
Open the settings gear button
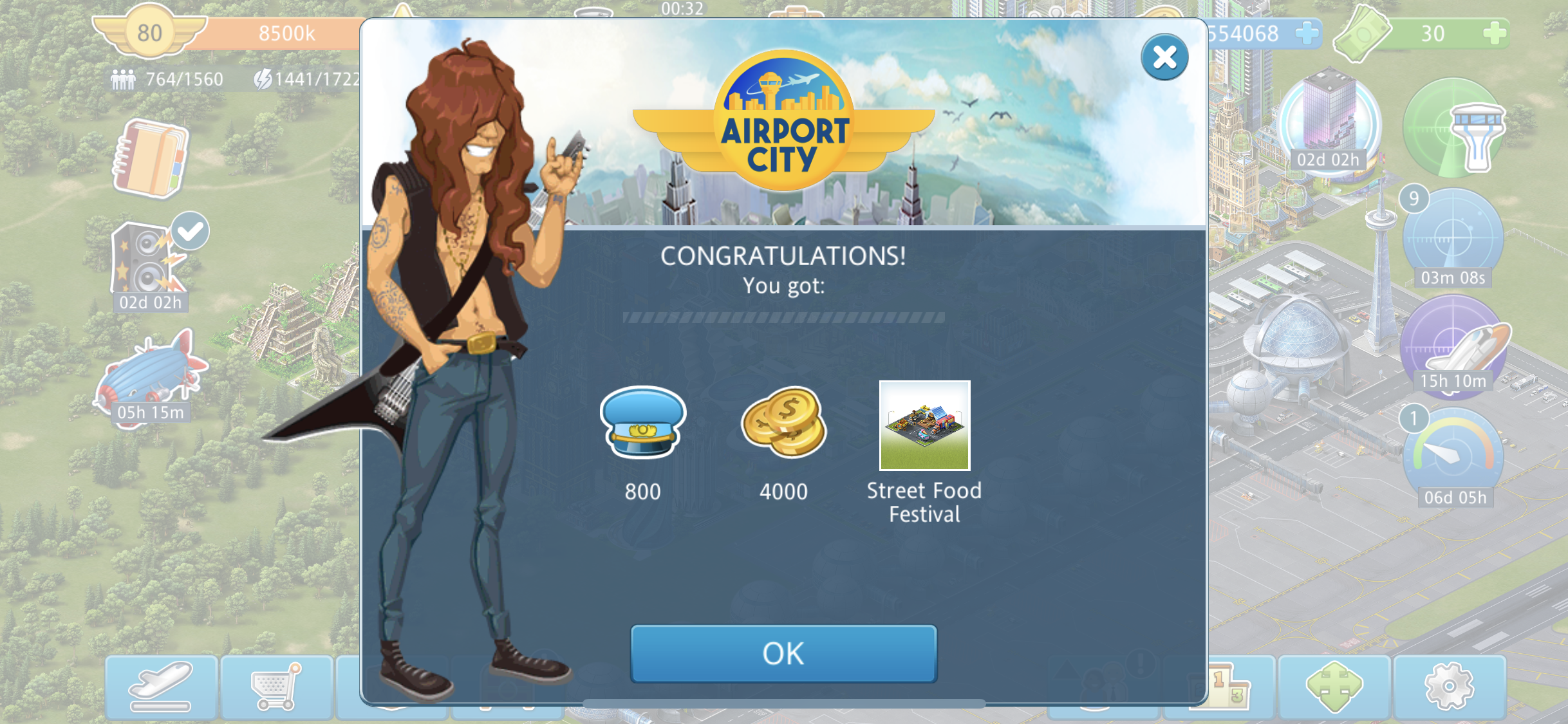point(1449,687)
